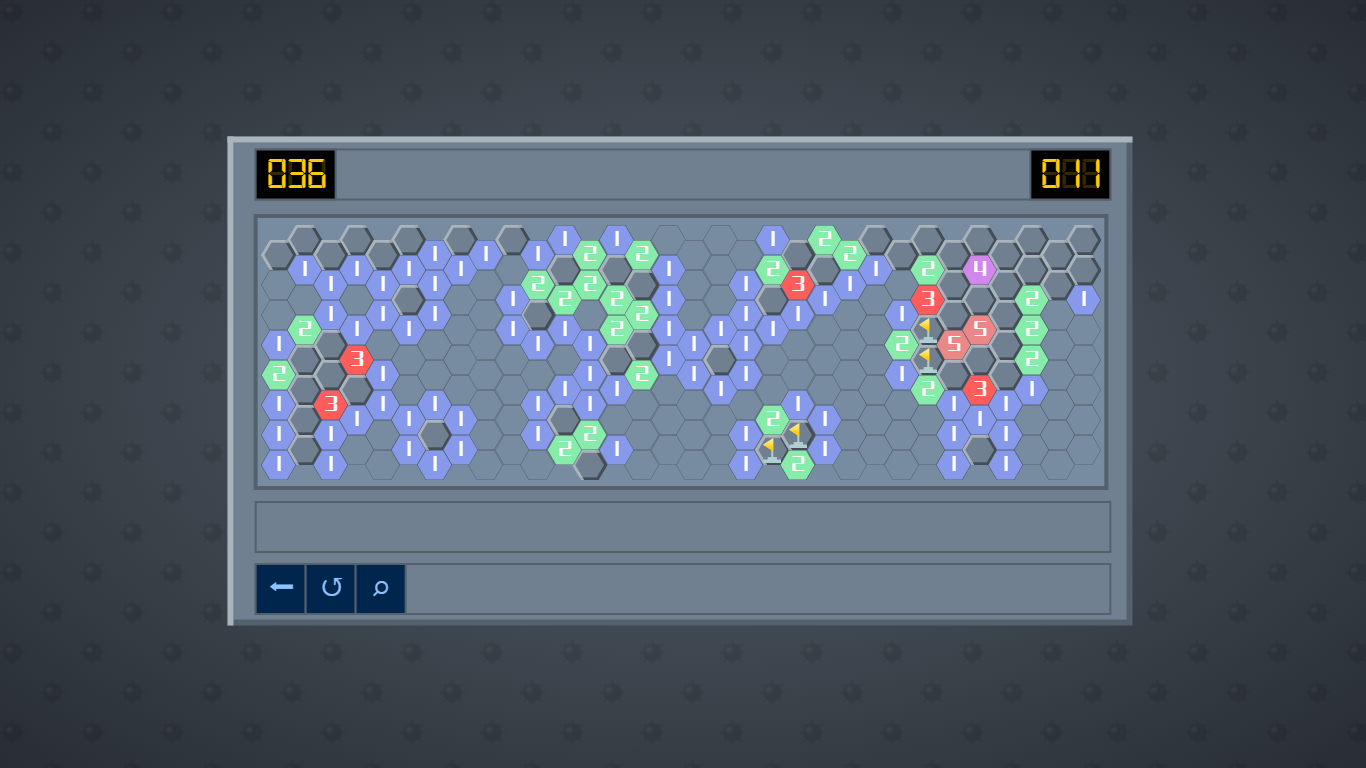Select the pink 5 hexagon tile

980,329
